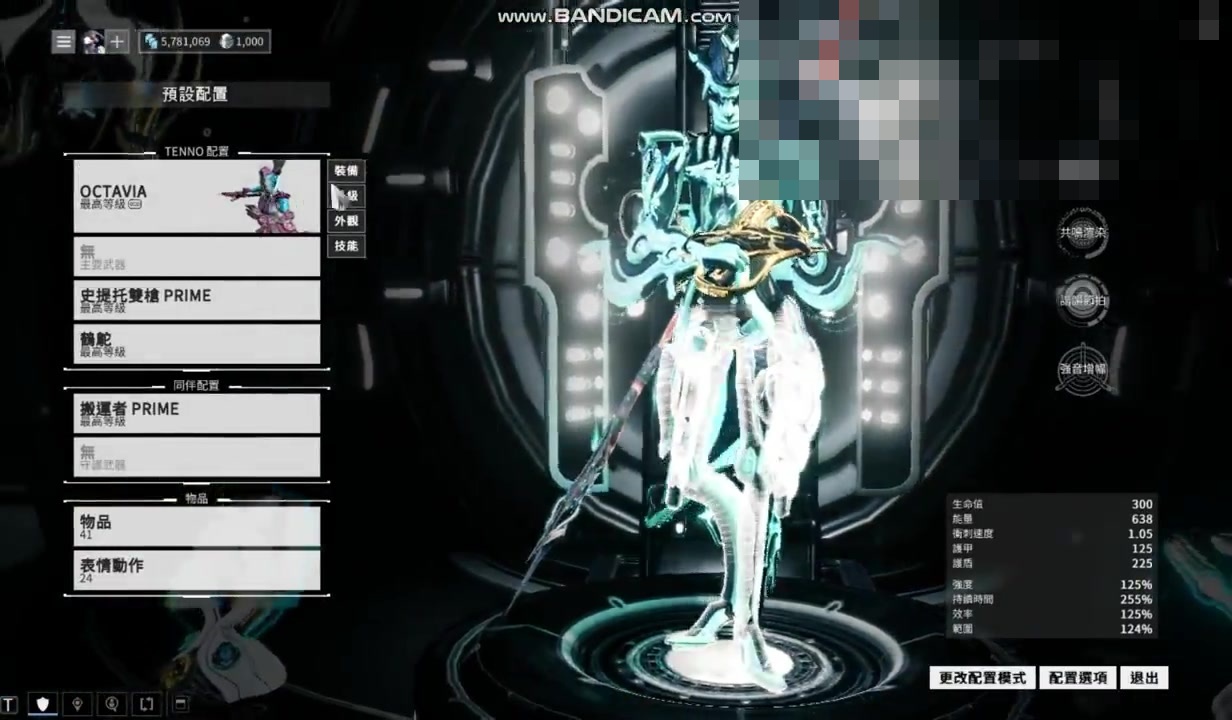Open the 表情動作 emotes row

pyautogui.click(x=196, y=570)
